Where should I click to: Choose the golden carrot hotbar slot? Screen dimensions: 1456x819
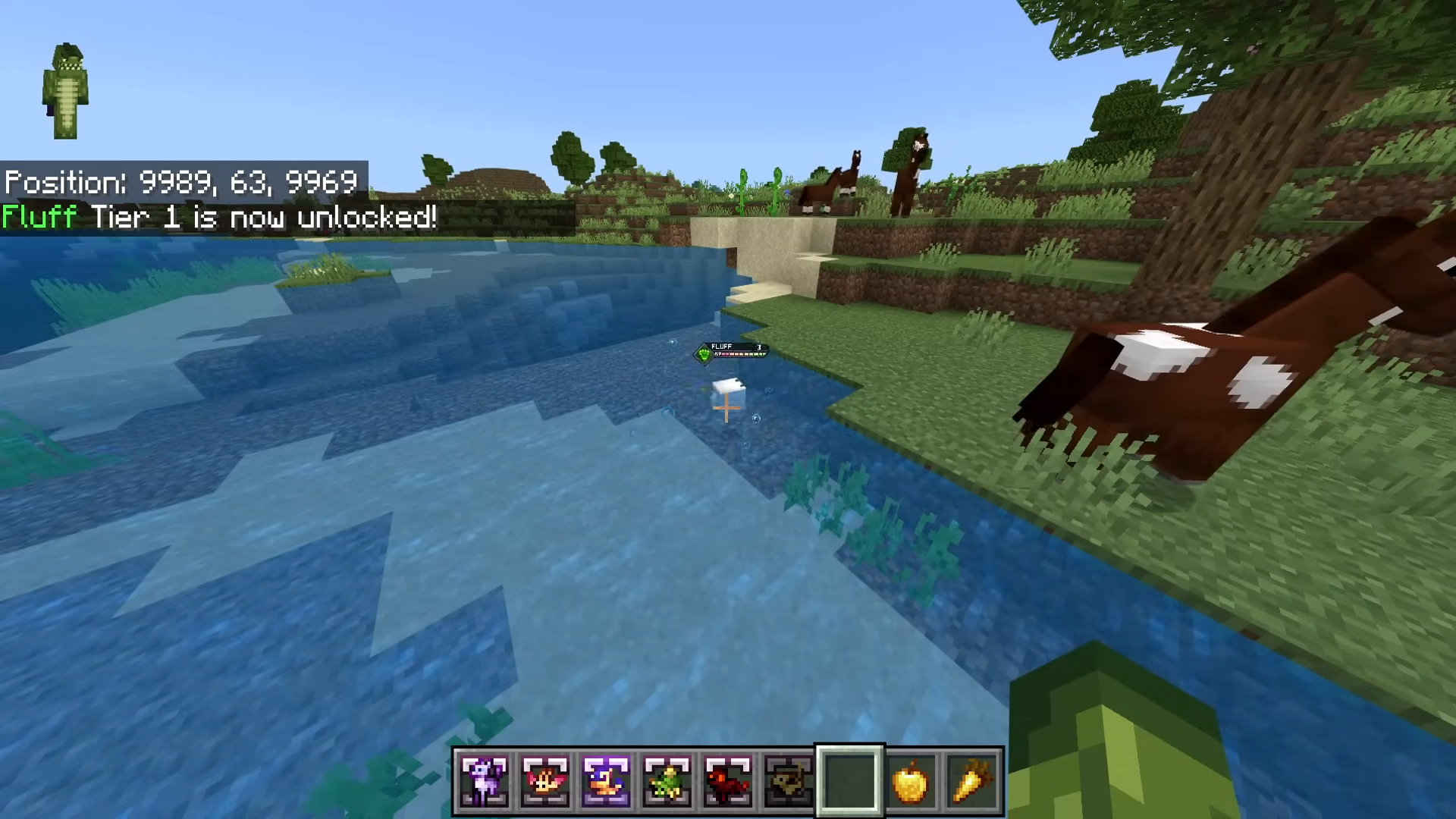pyautogui.click(x=971, y=780)
